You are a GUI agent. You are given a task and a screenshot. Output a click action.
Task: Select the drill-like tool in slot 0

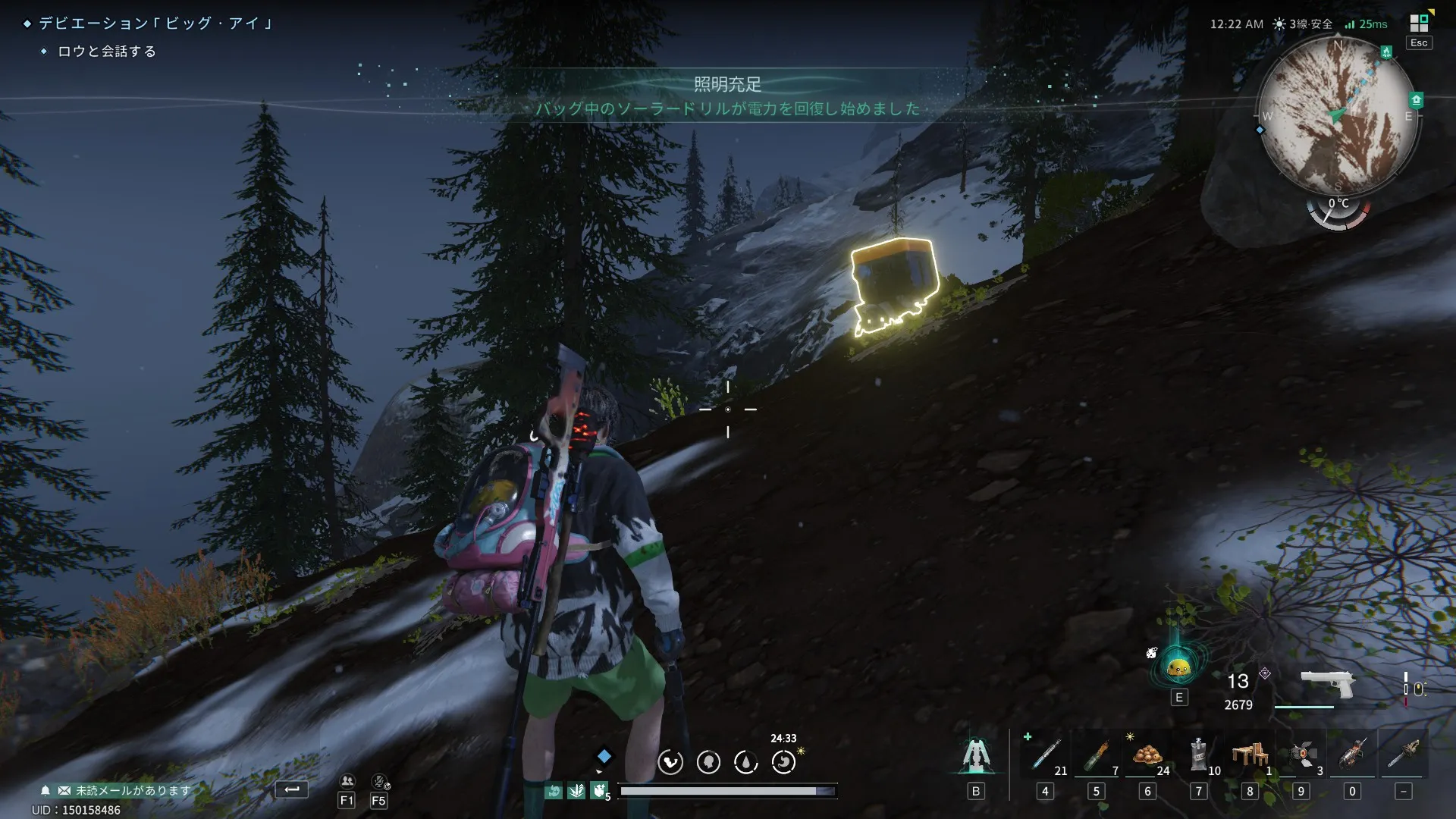pyautogui.click(x=1352, y=755)
